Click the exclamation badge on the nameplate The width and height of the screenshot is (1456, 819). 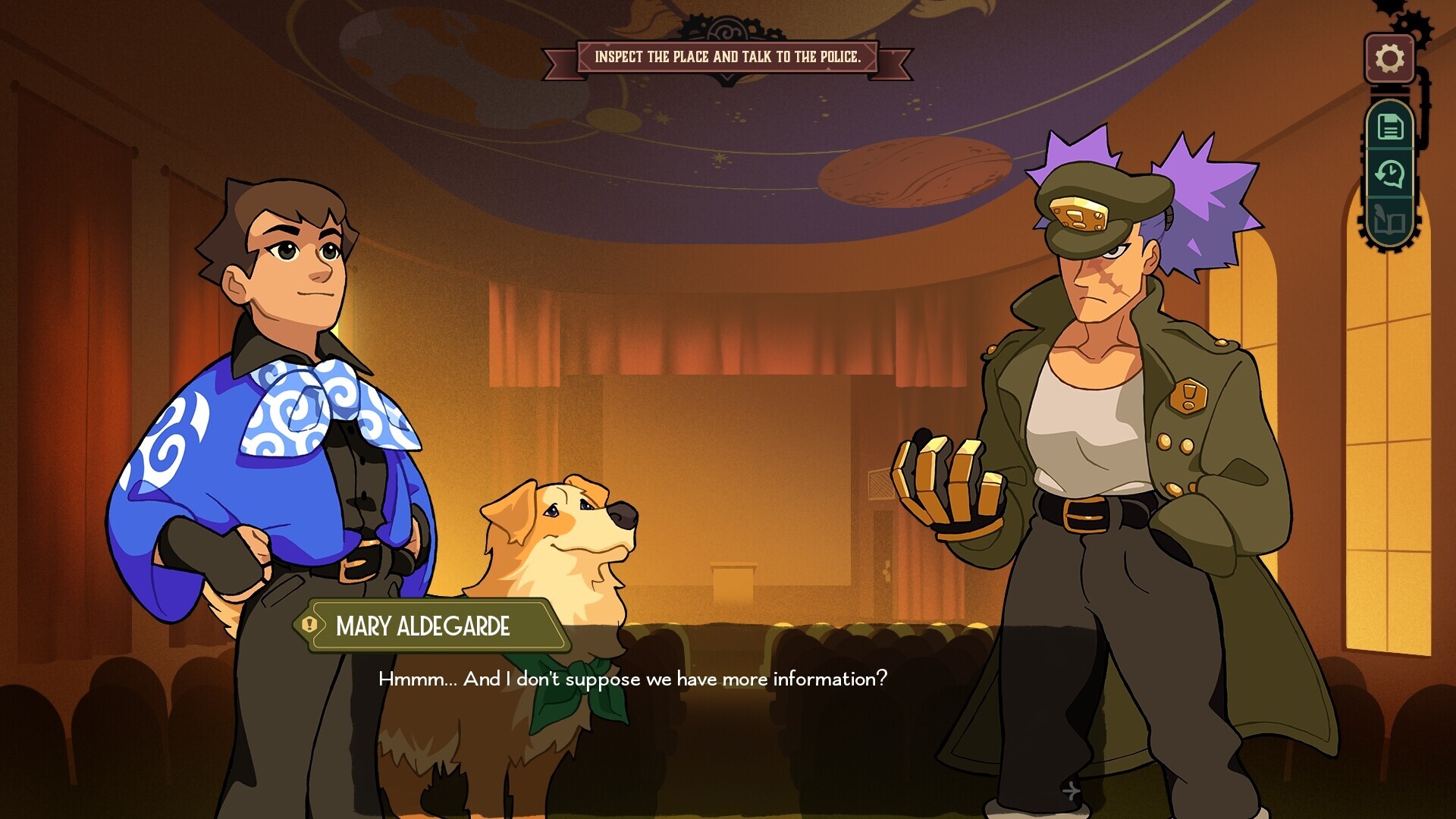tap(311, 624)
